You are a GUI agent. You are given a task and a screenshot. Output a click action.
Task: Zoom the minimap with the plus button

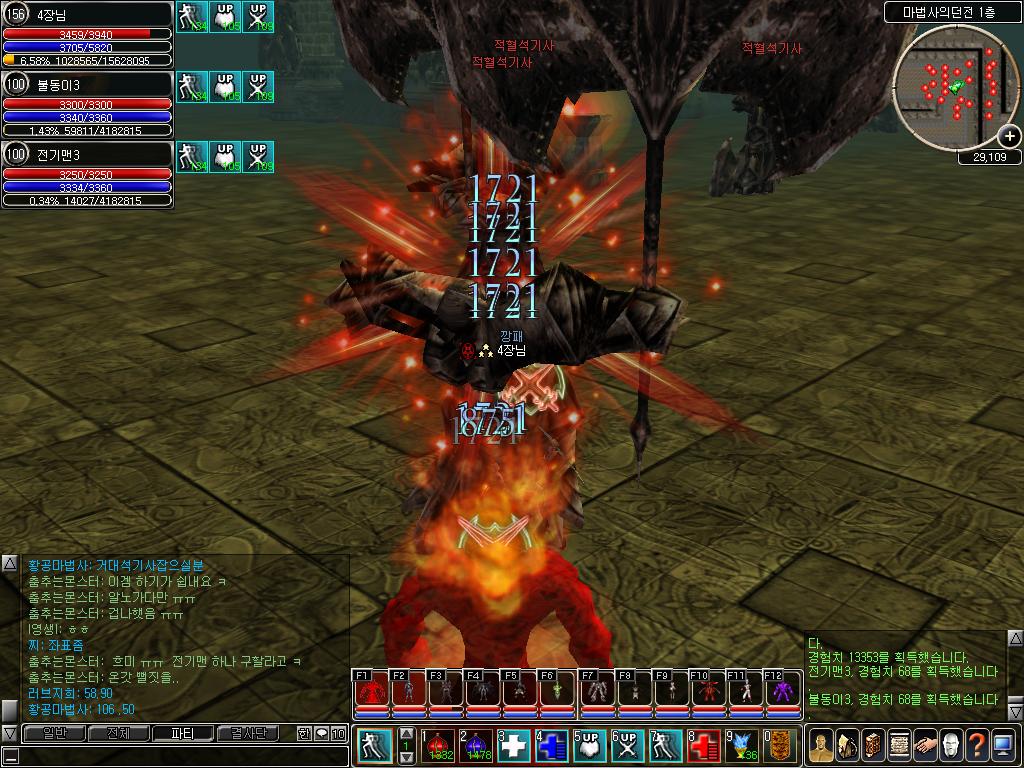point(1010,136)
